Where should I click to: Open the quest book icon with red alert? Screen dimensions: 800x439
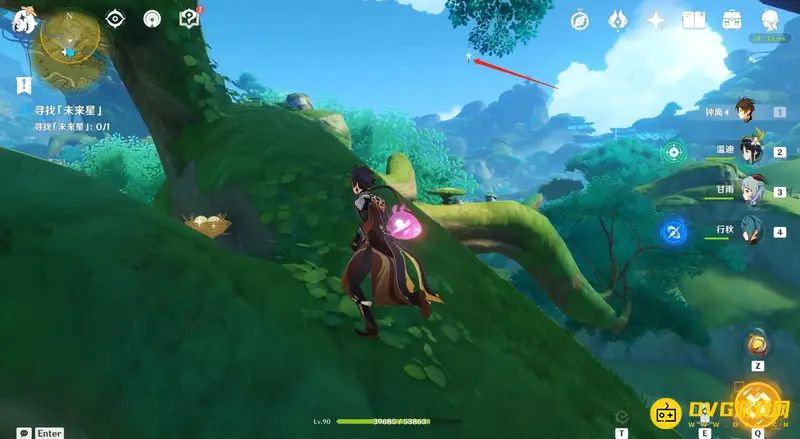coord(189,18)
